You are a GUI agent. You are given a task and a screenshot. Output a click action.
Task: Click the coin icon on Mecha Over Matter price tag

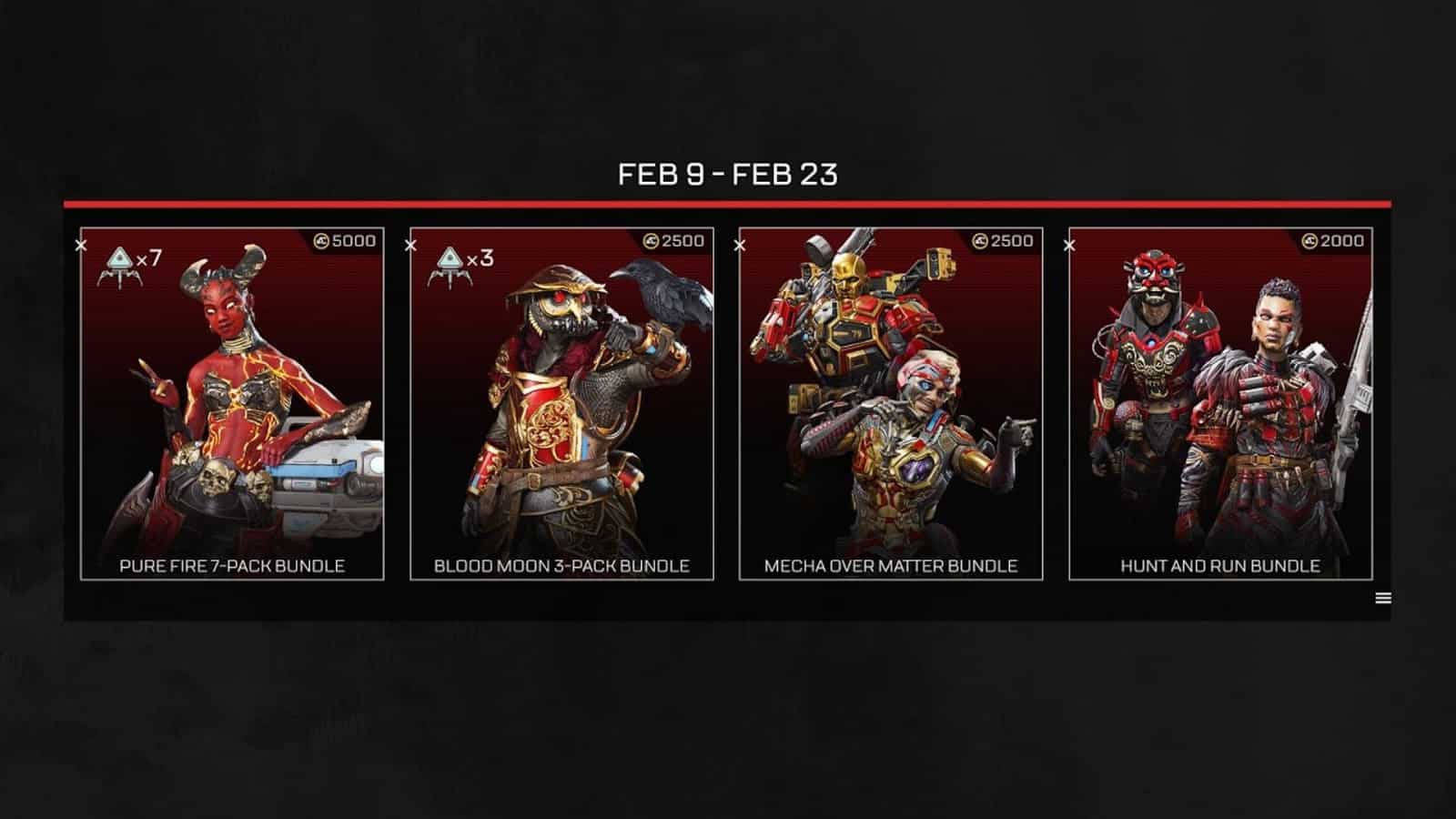coord(978,238)
